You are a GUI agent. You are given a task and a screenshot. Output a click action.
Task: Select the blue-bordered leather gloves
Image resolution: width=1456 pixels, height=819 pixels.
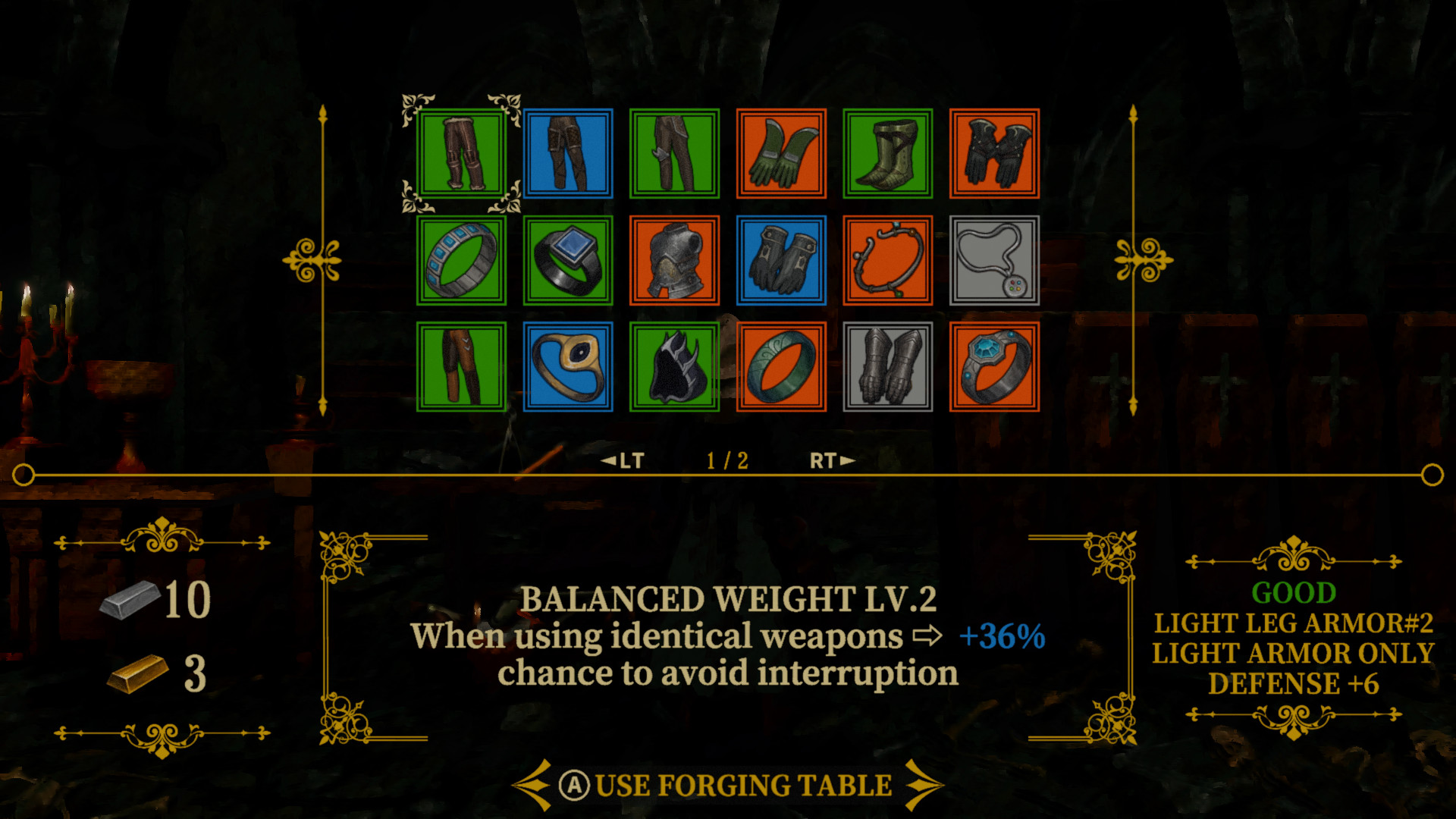[x=781, y=262]
